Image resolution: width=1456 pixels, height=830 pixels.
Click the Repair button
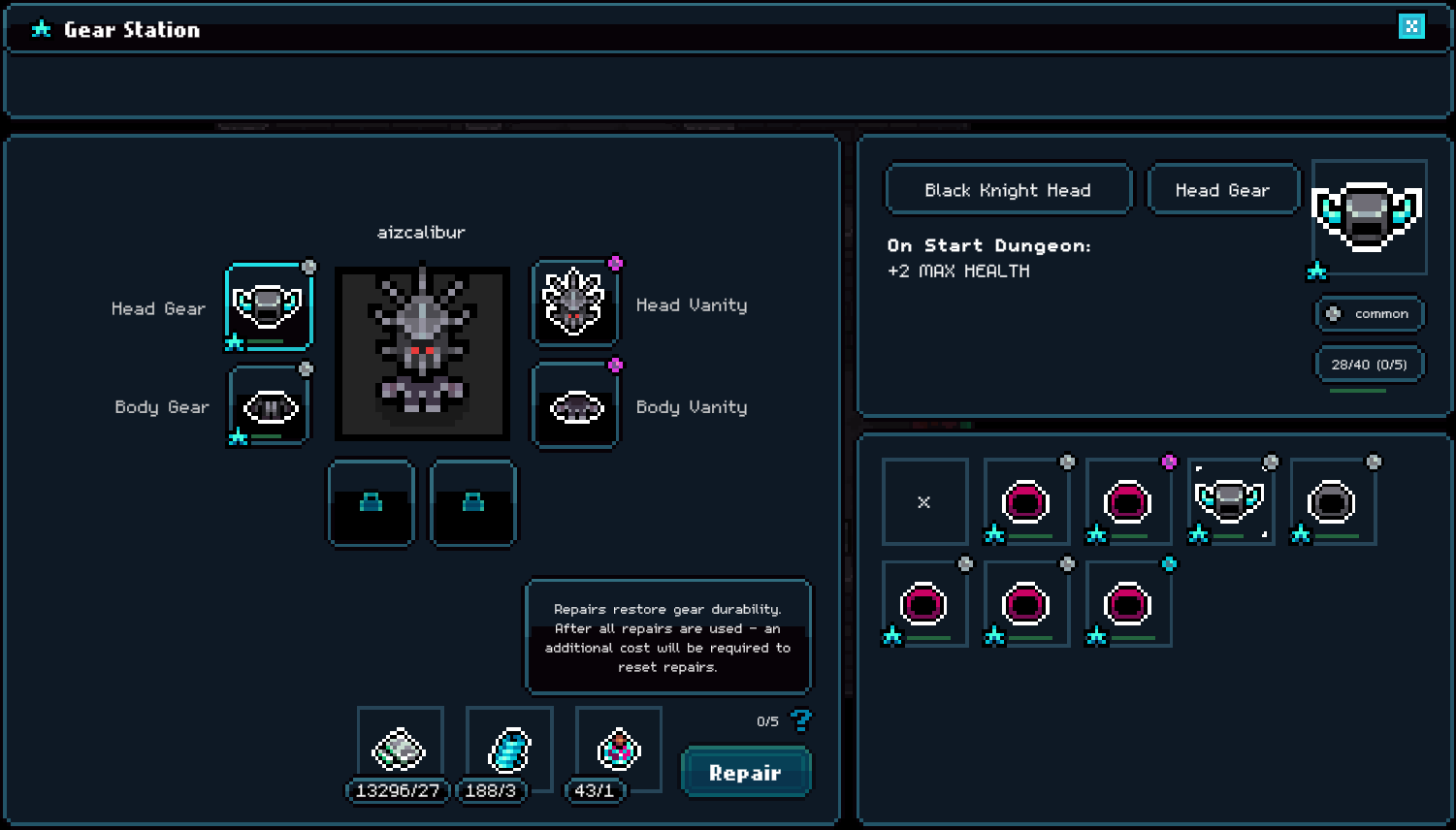click(745, 773)
